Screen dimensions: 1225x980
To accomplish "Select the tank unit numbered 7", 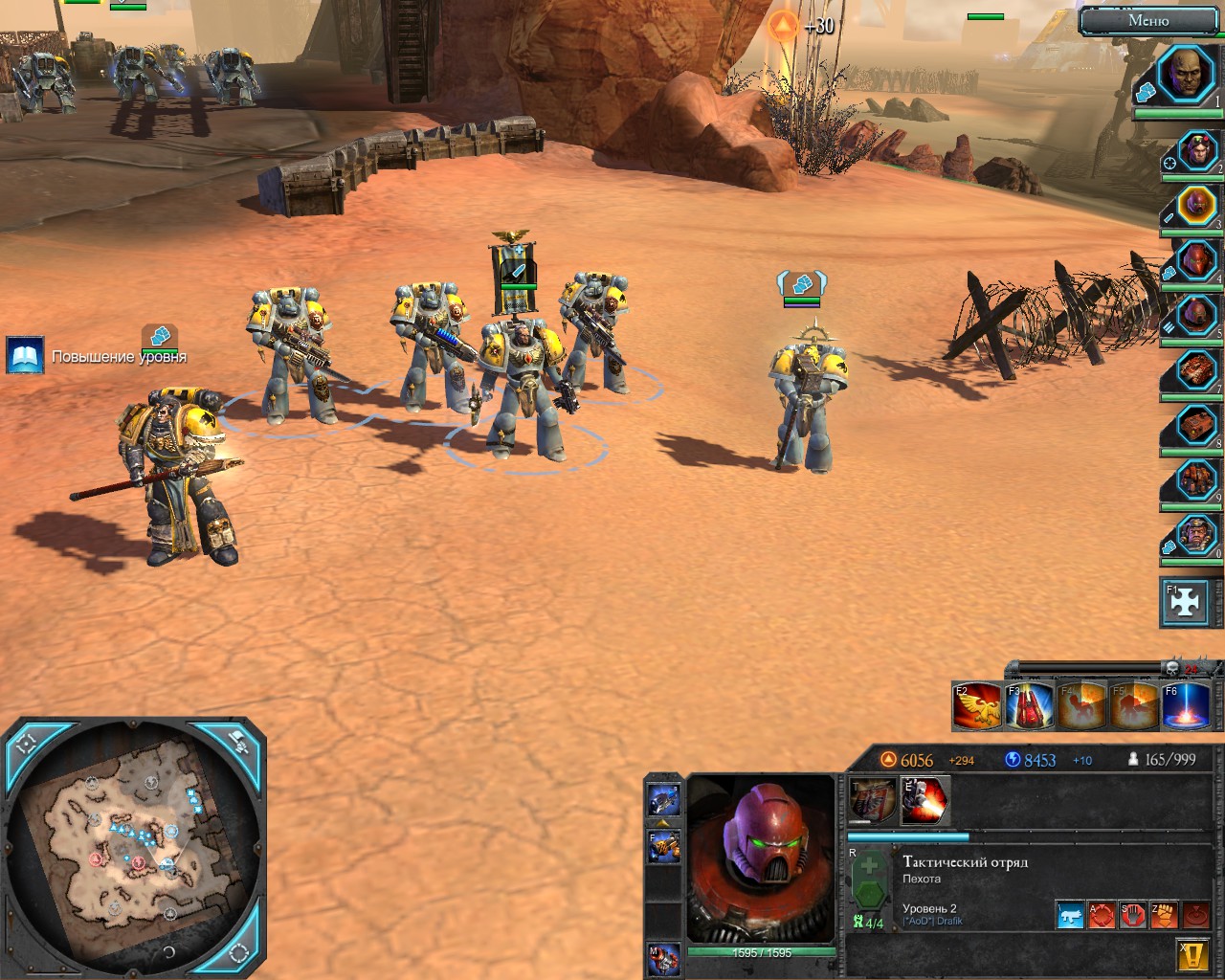I will (x=1196, y=368).
